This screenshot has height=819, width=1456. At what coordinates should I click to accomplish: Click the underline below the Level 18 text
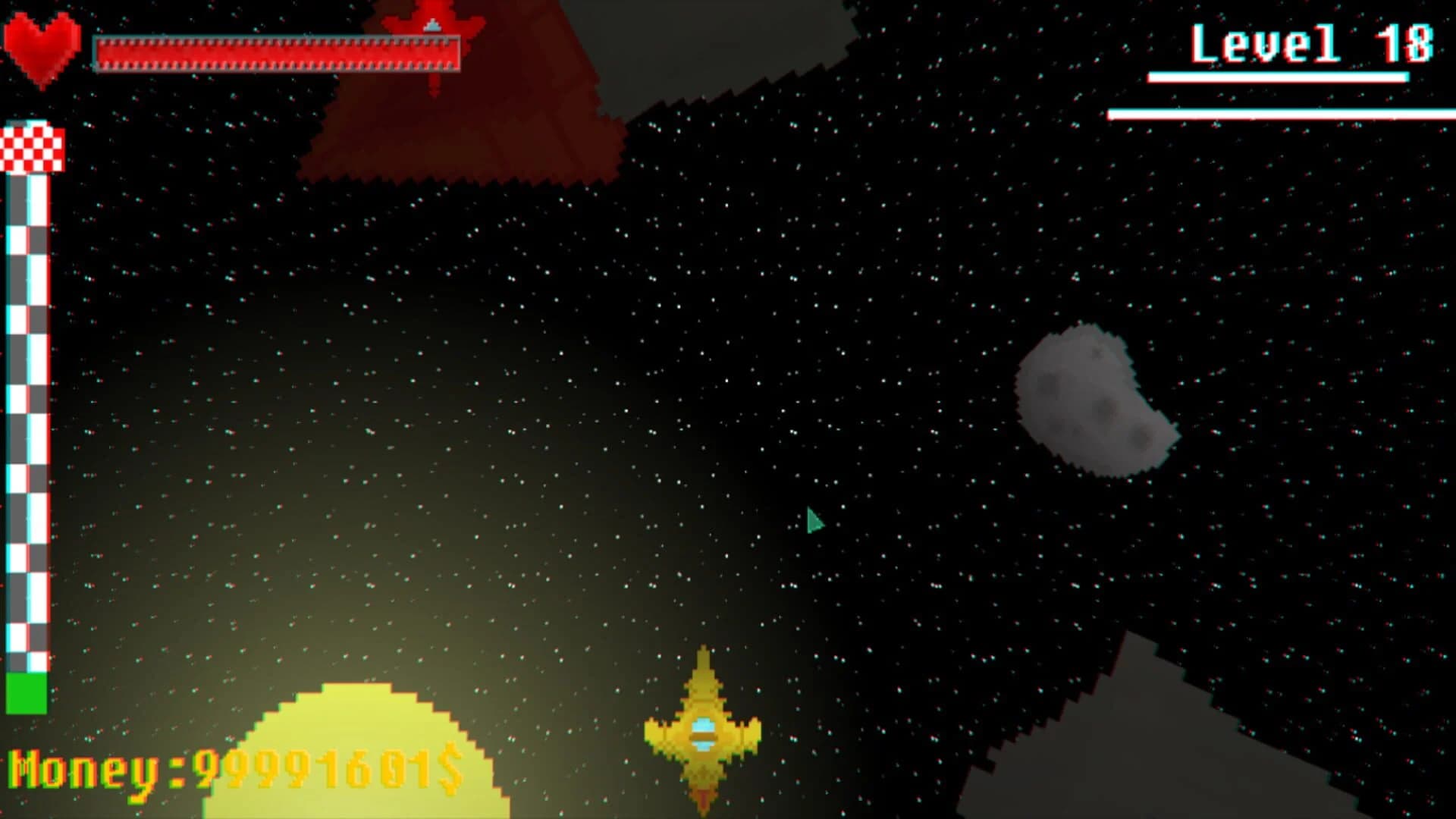(1278, 76)
